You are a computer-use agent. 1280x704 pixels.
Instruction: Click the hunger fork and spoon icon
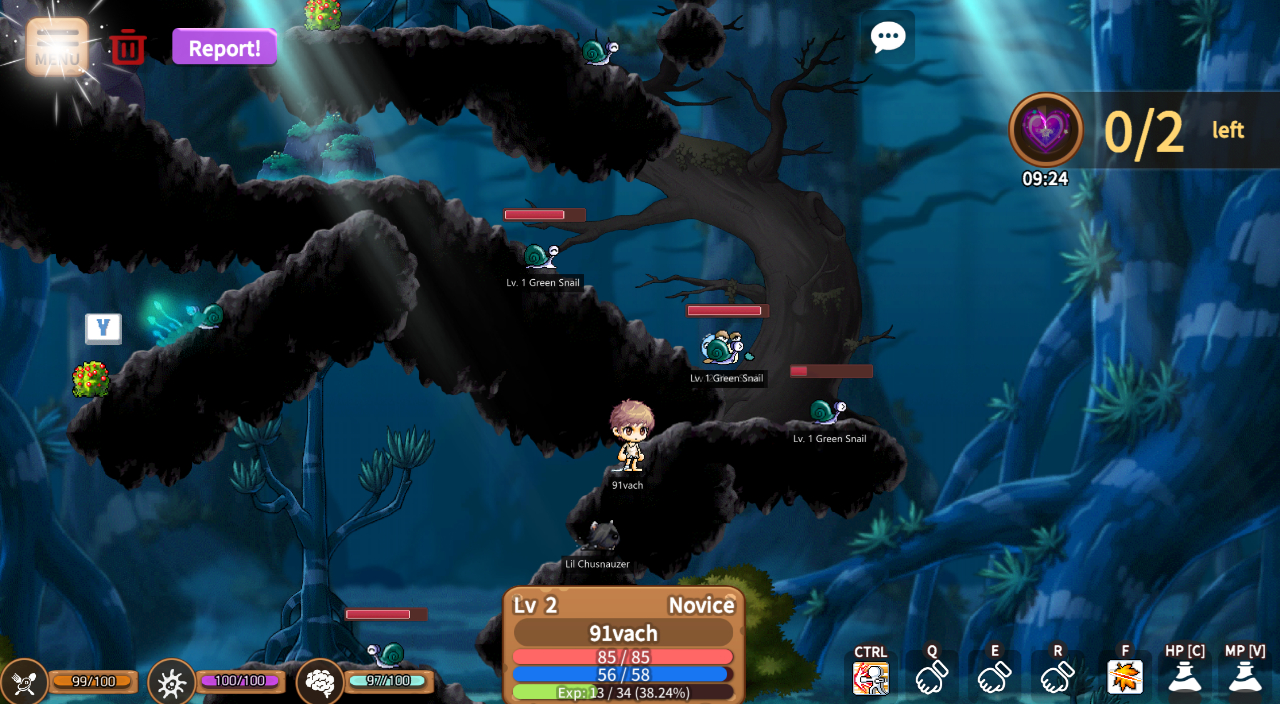(x=23, y=682)
